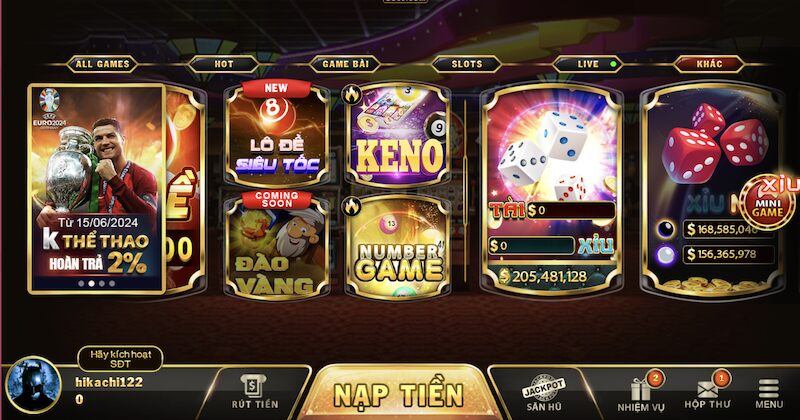Open the HOT games tab
800x420 pixels.
coord(224,64)
